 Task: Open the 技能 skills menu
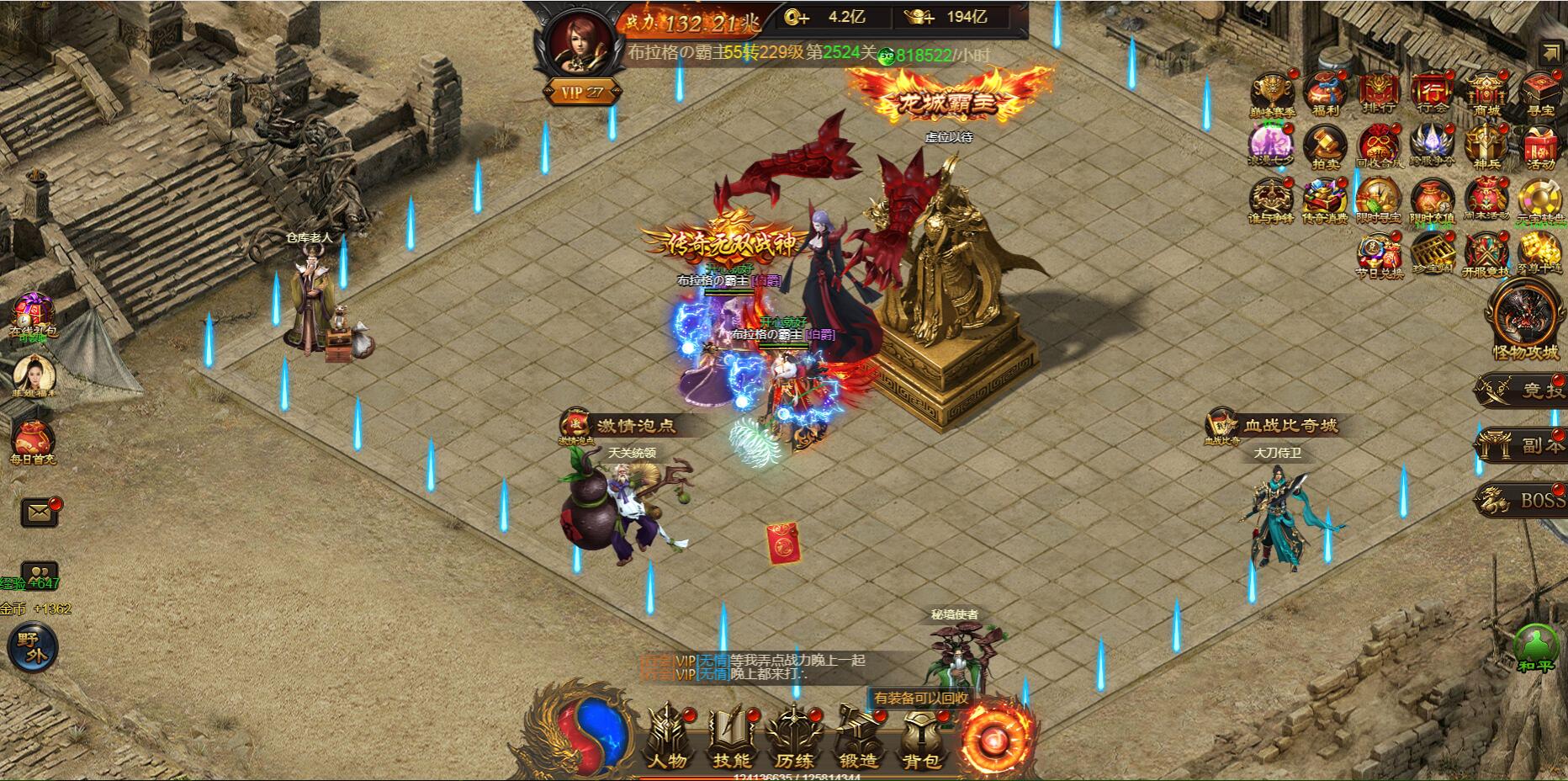(731, 738)
